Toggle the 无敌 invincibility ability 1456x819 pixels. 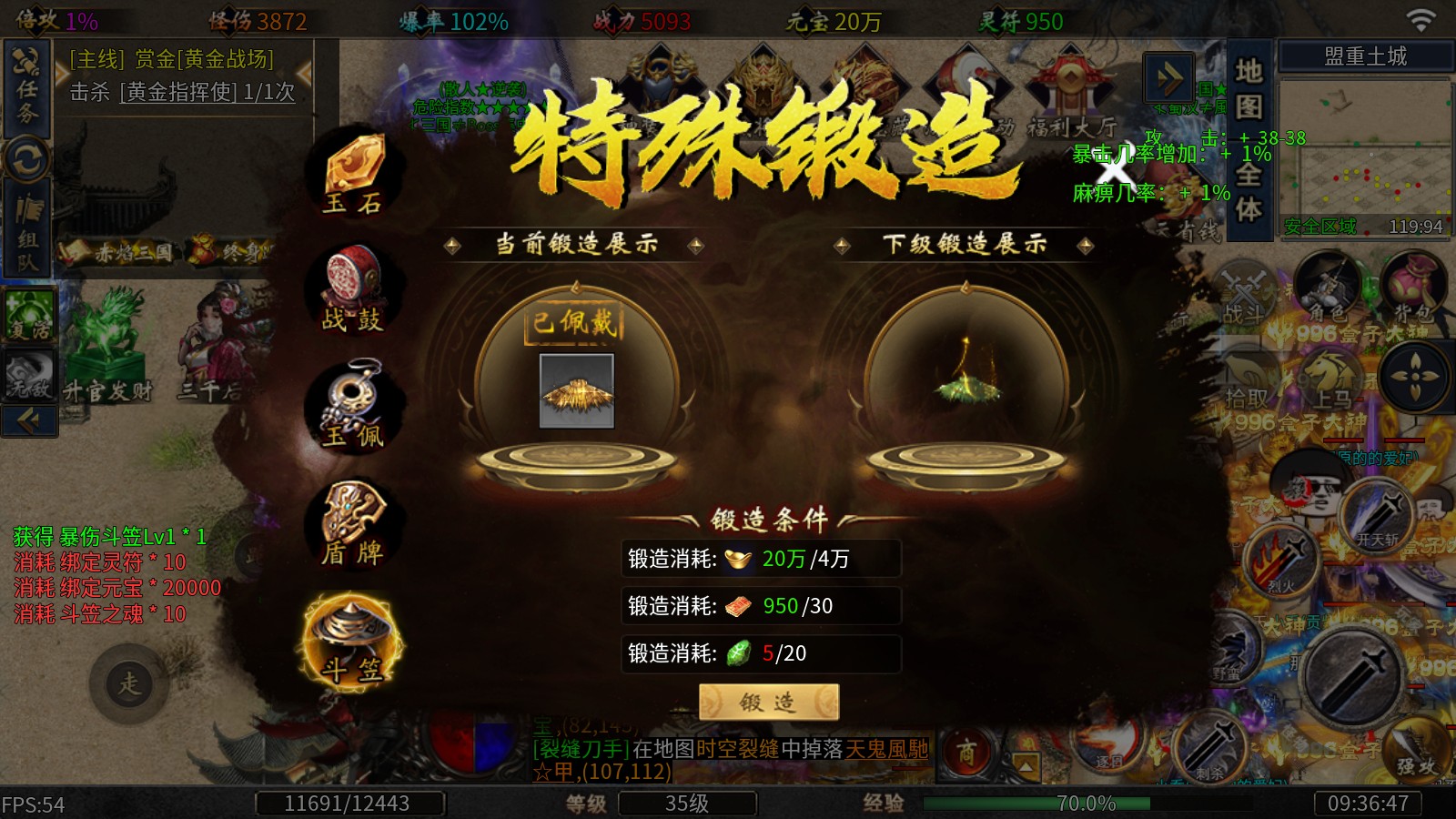click(27, 373)
